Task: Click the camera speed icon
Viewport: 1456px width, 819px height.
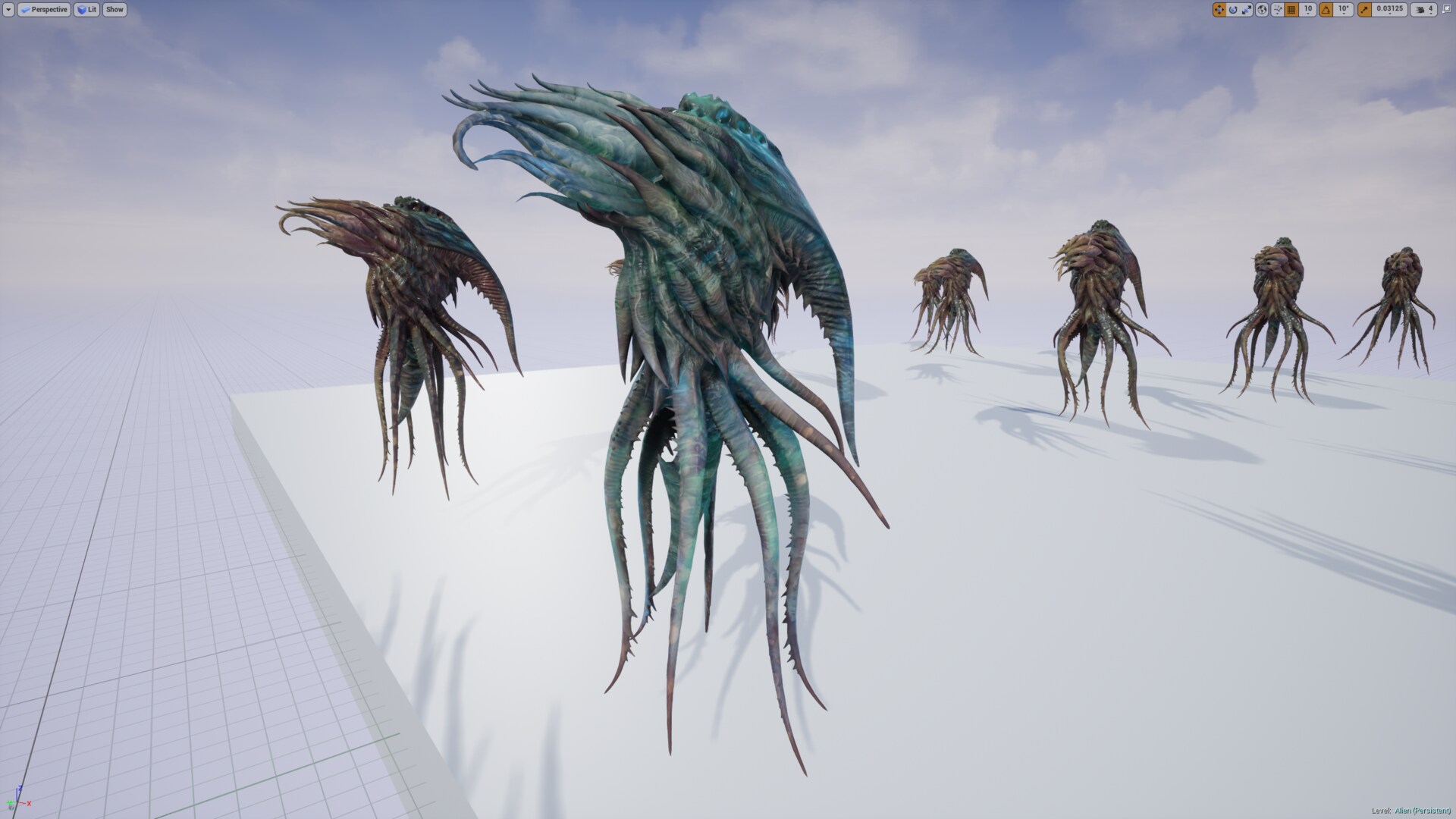Action: click(1422, 9)
